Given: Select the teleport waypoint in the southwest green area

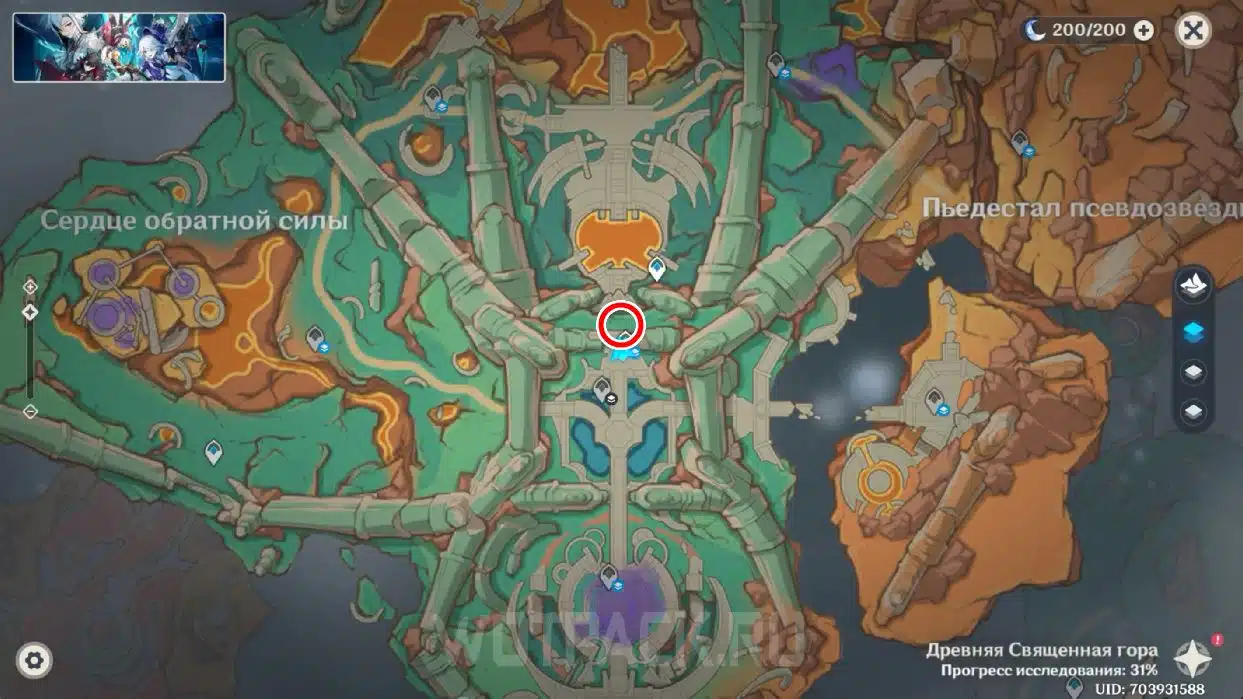Looking at the screenshot, I should (213, 452).
